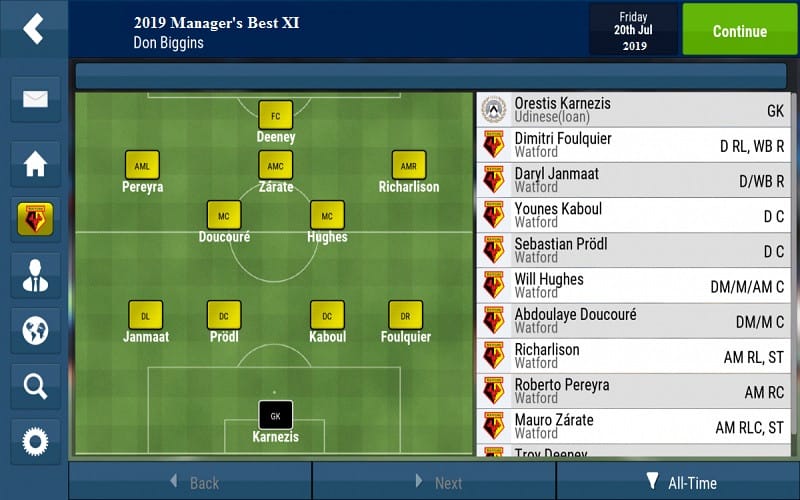Screen dimensions: 800x500
Task: Select Orestis Karnezis in the player list
Action: click(x=636, y=110)
